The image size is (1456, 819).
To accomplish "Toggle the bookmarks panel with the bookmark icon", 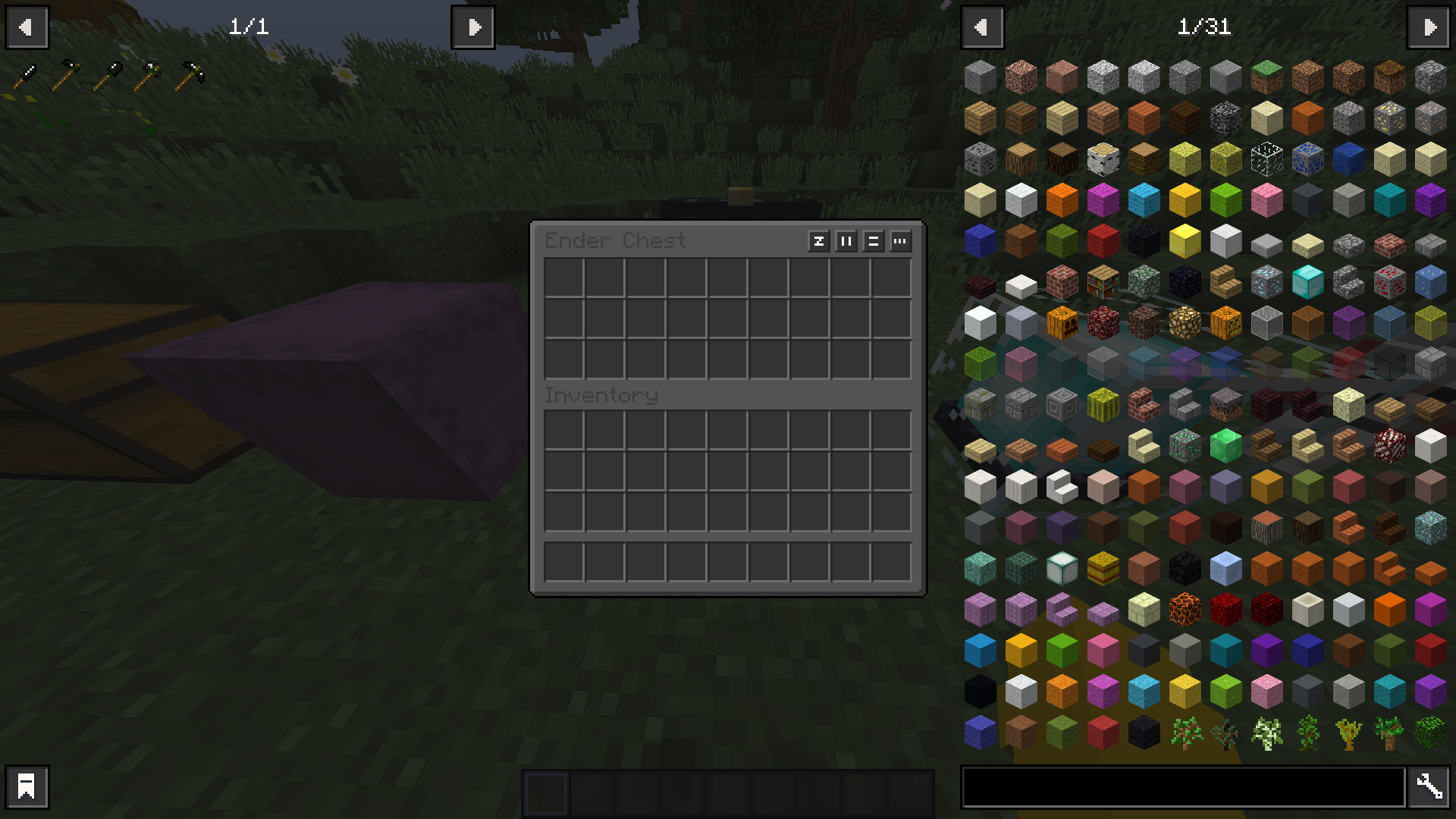I will tap(27, 786).
